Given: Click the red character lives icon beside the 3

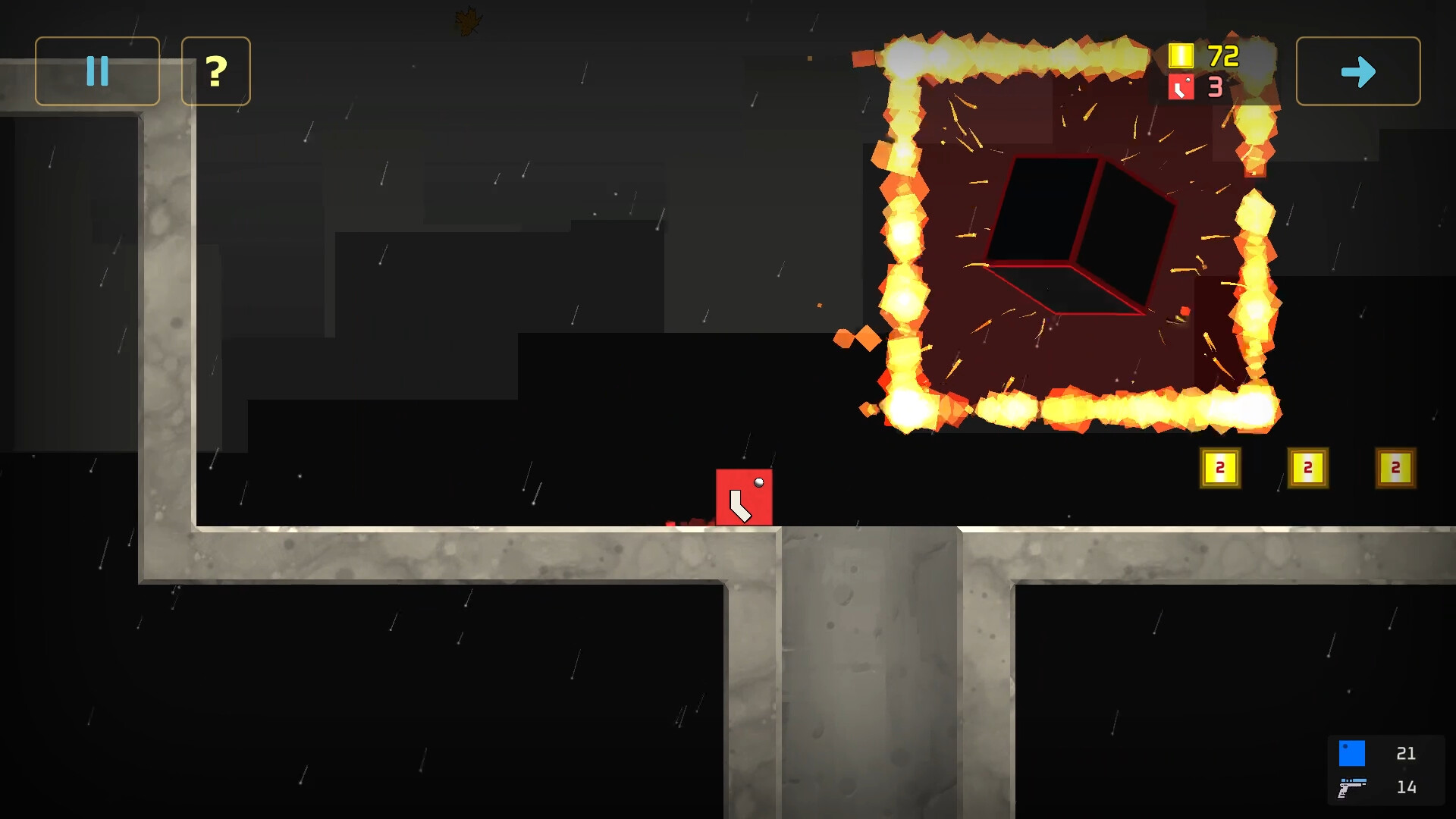Looking at the screenshot, I should click(1181, 87).
